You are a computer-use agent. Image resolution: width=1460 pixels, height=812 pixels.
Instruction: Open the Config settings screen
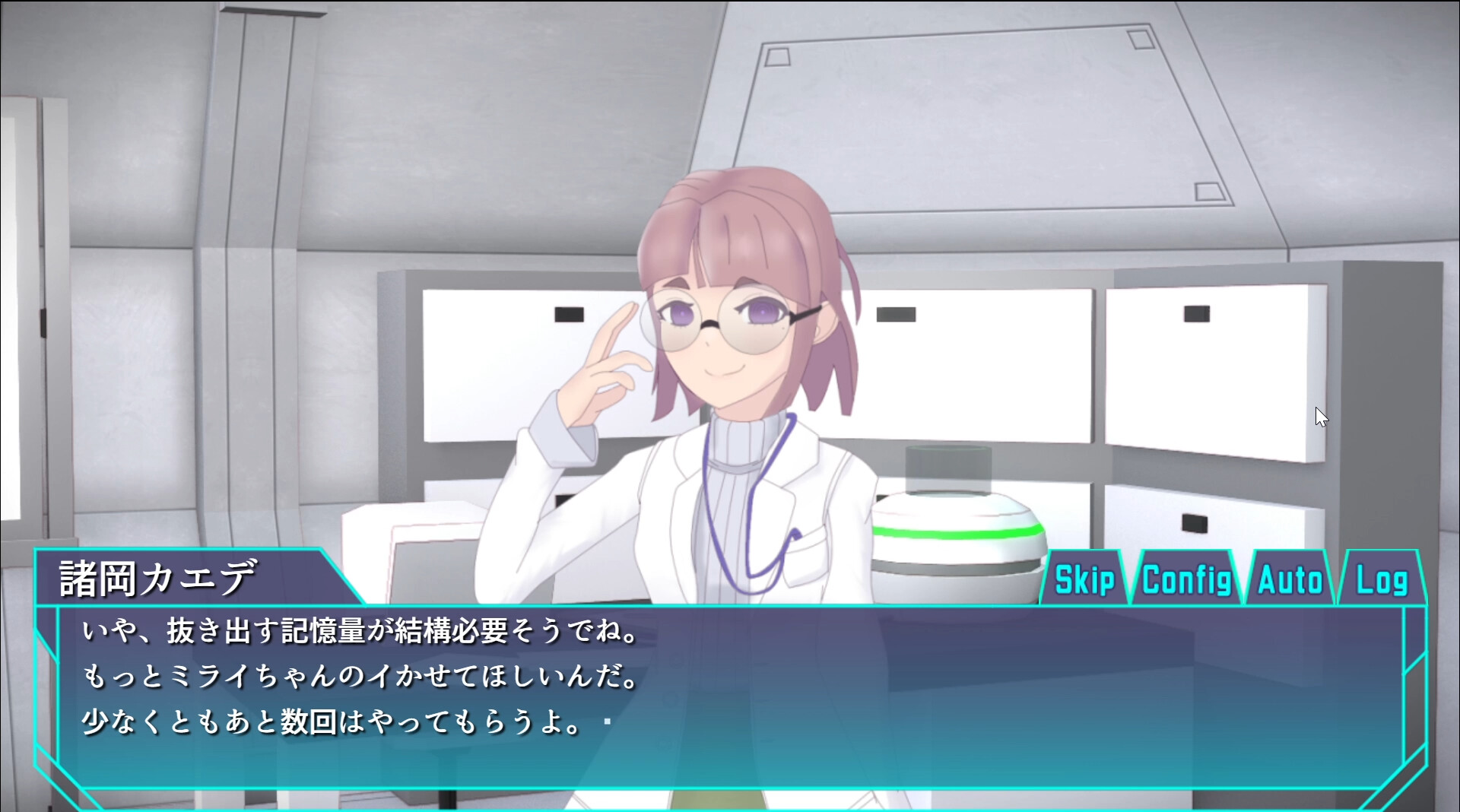[x=1186, y=580]
